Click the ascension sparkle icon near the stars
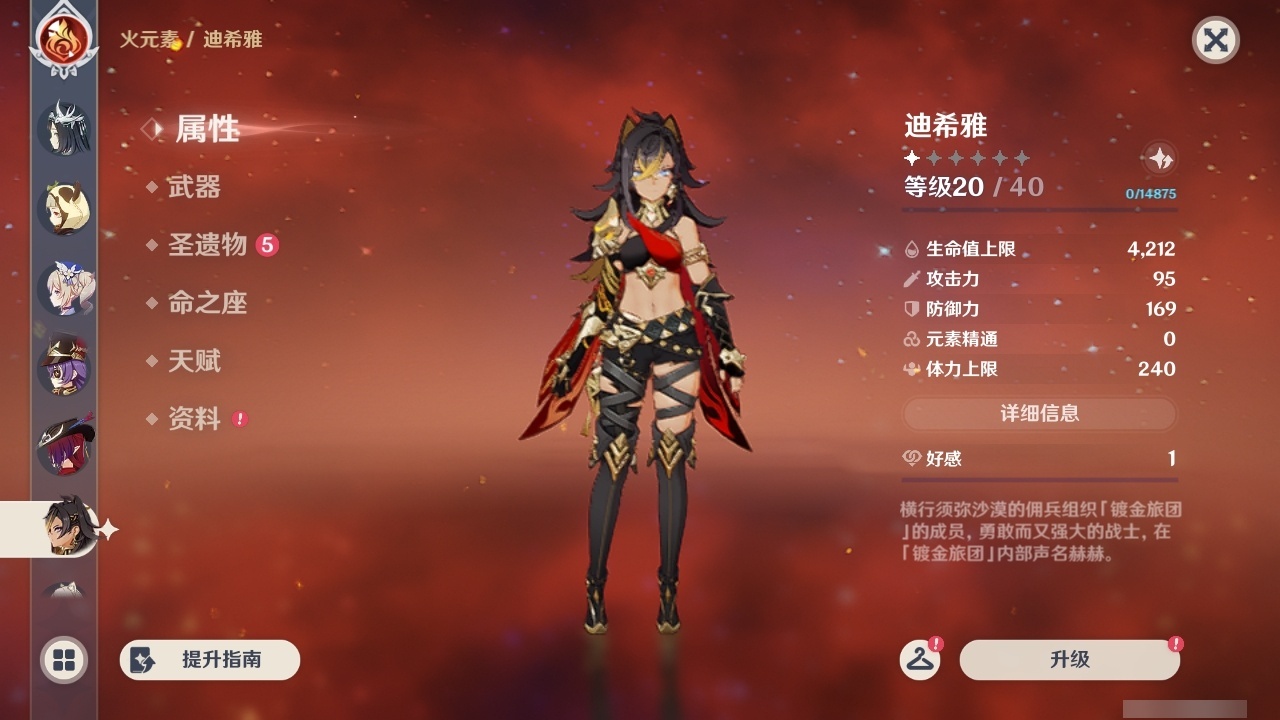The width and height of the screenshot is (1280, 720). (x=1158, y=158)
